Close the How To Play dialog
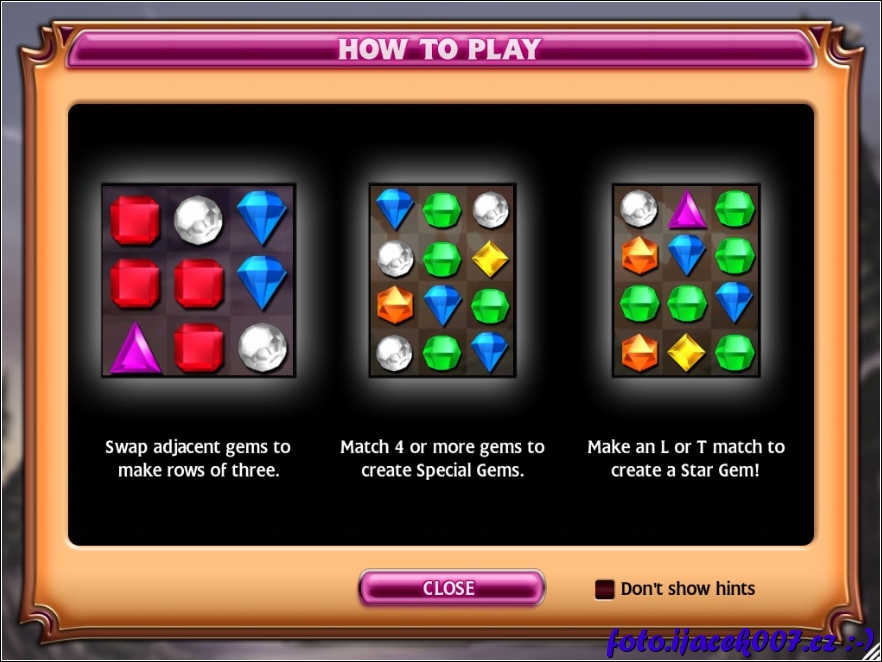 point(450,588)
